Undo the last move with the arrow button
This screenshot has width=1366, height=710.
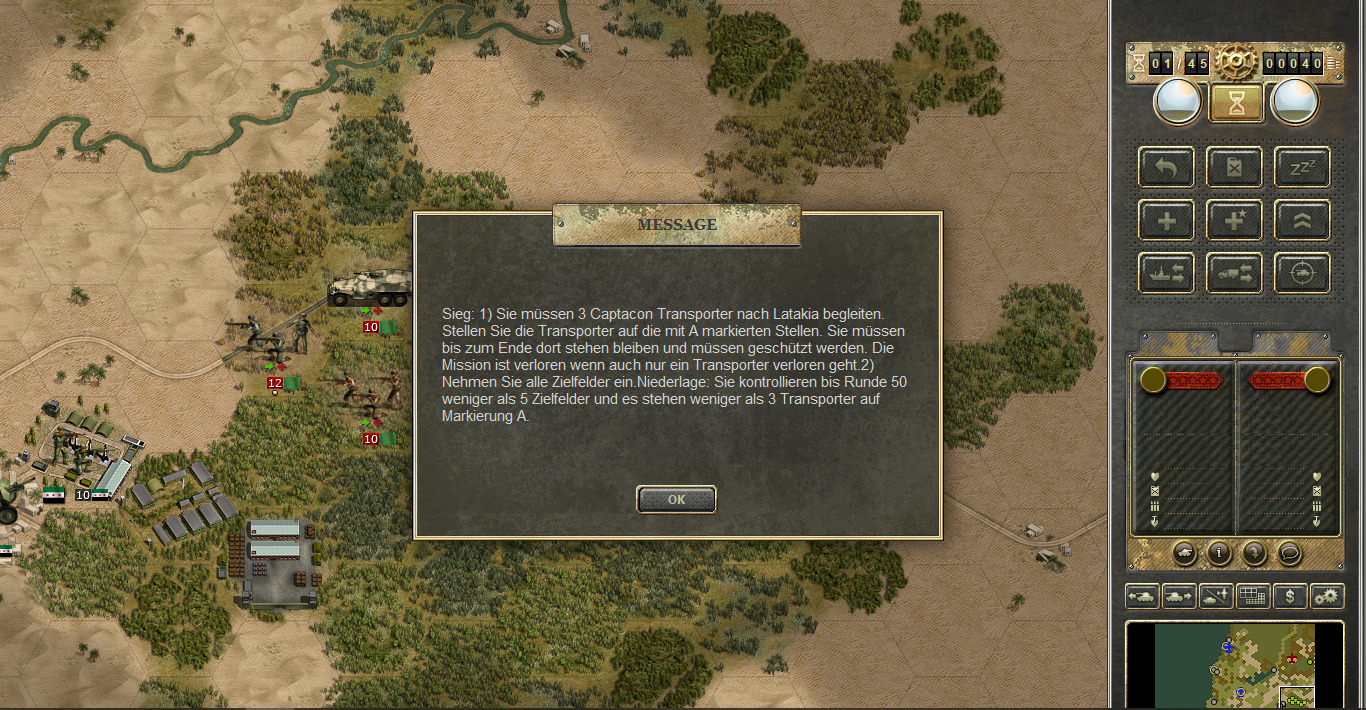pyautogui.click(x=1166, y=167)
